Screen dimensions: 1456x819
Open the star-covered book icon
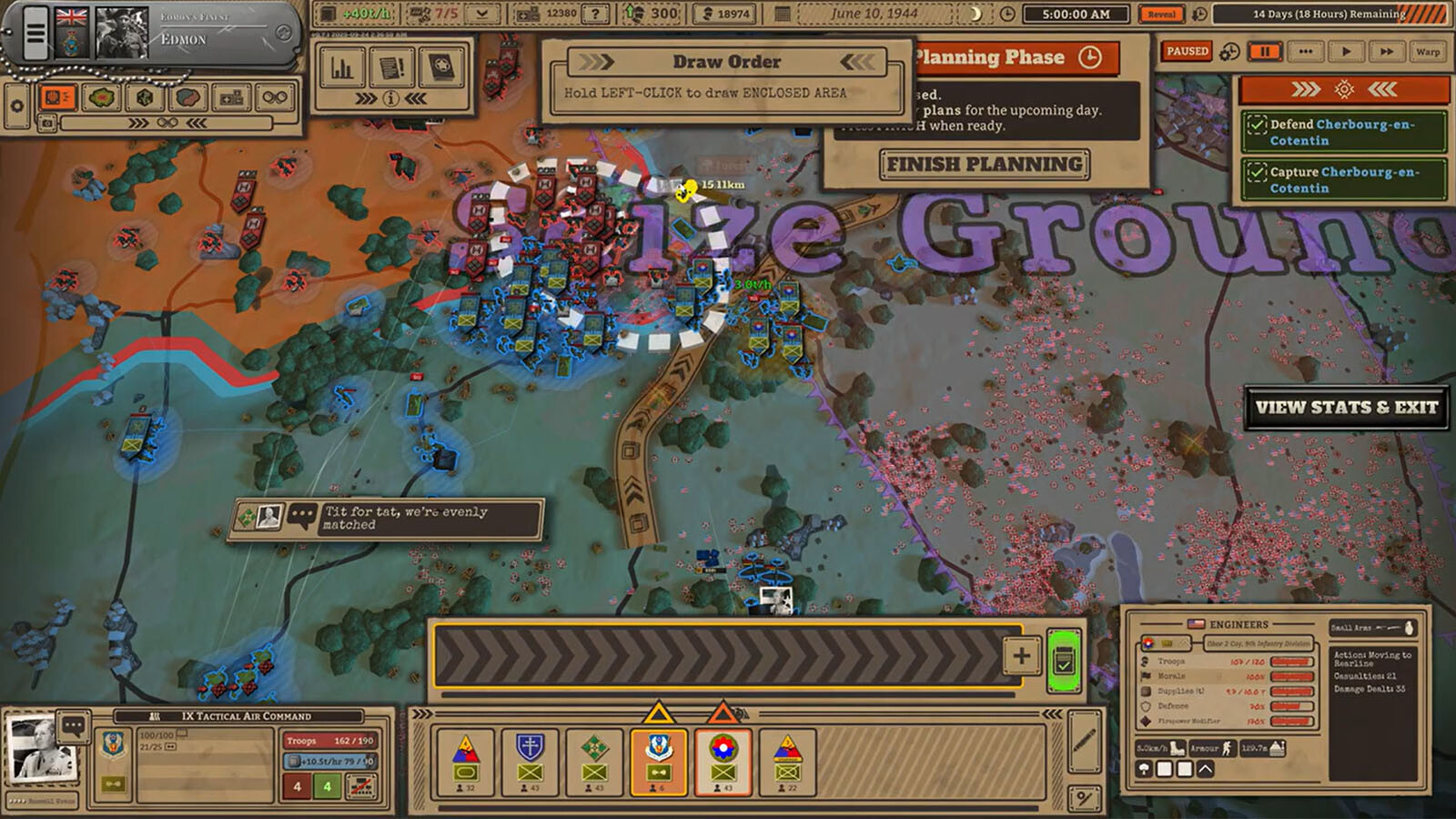click(x=441, y=67)
